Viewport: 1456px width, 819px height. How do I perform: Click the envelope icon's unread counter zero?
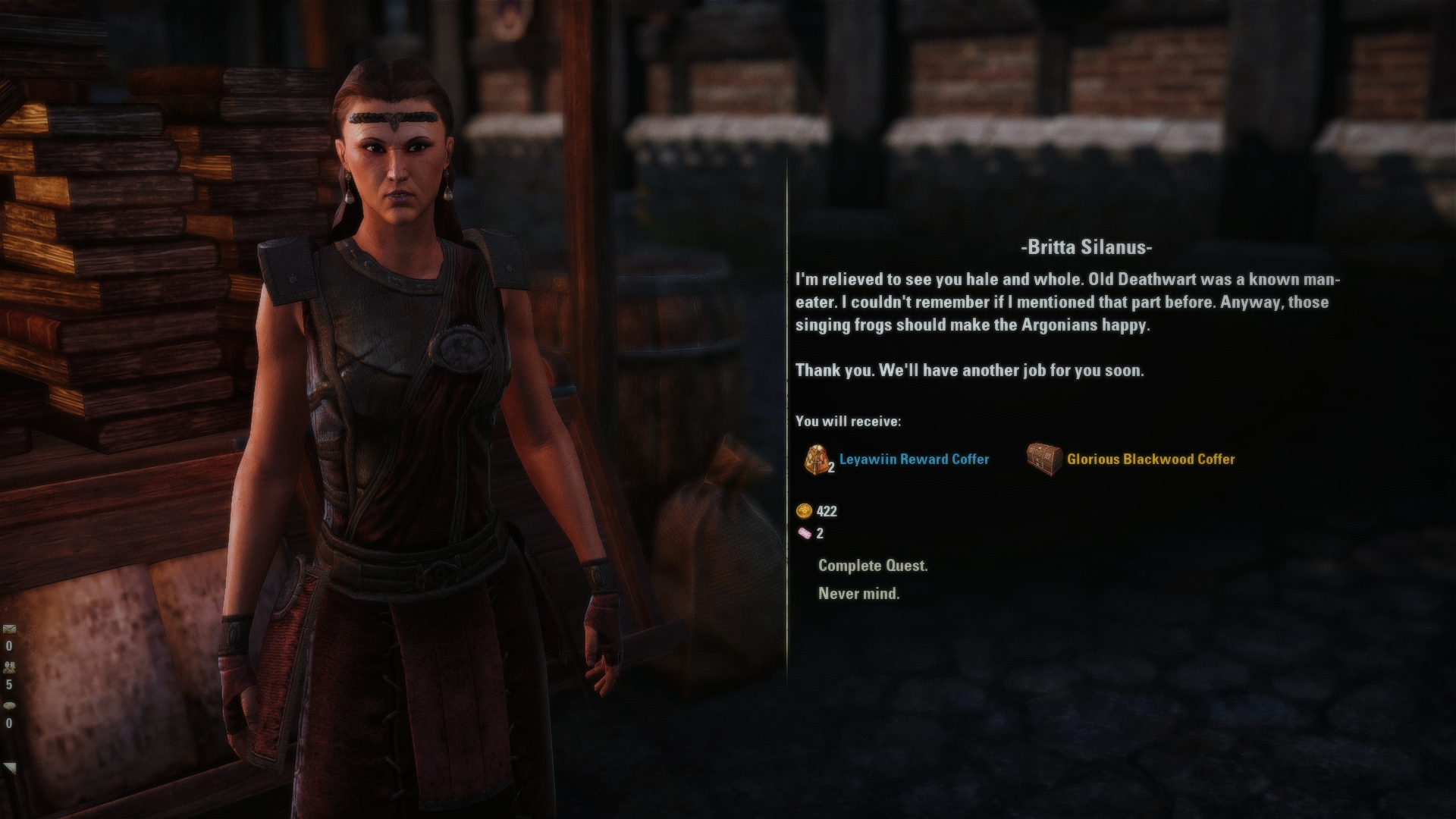(x=8, y=646)
